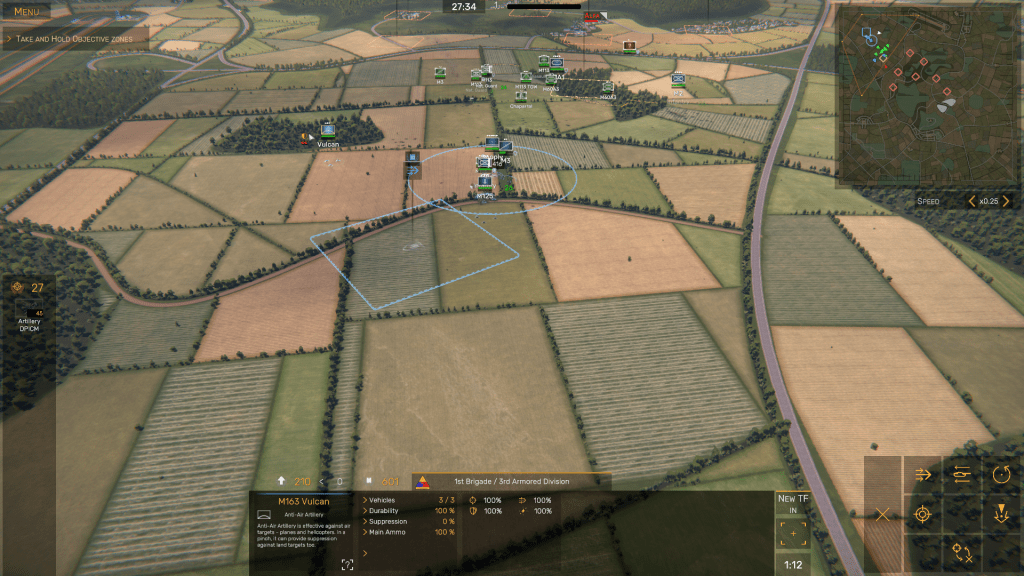The width and height of the screenshot is (1024, 576).
Task: Click the rotate unit circular arrow command
Action: click(x=1001, y=475)
